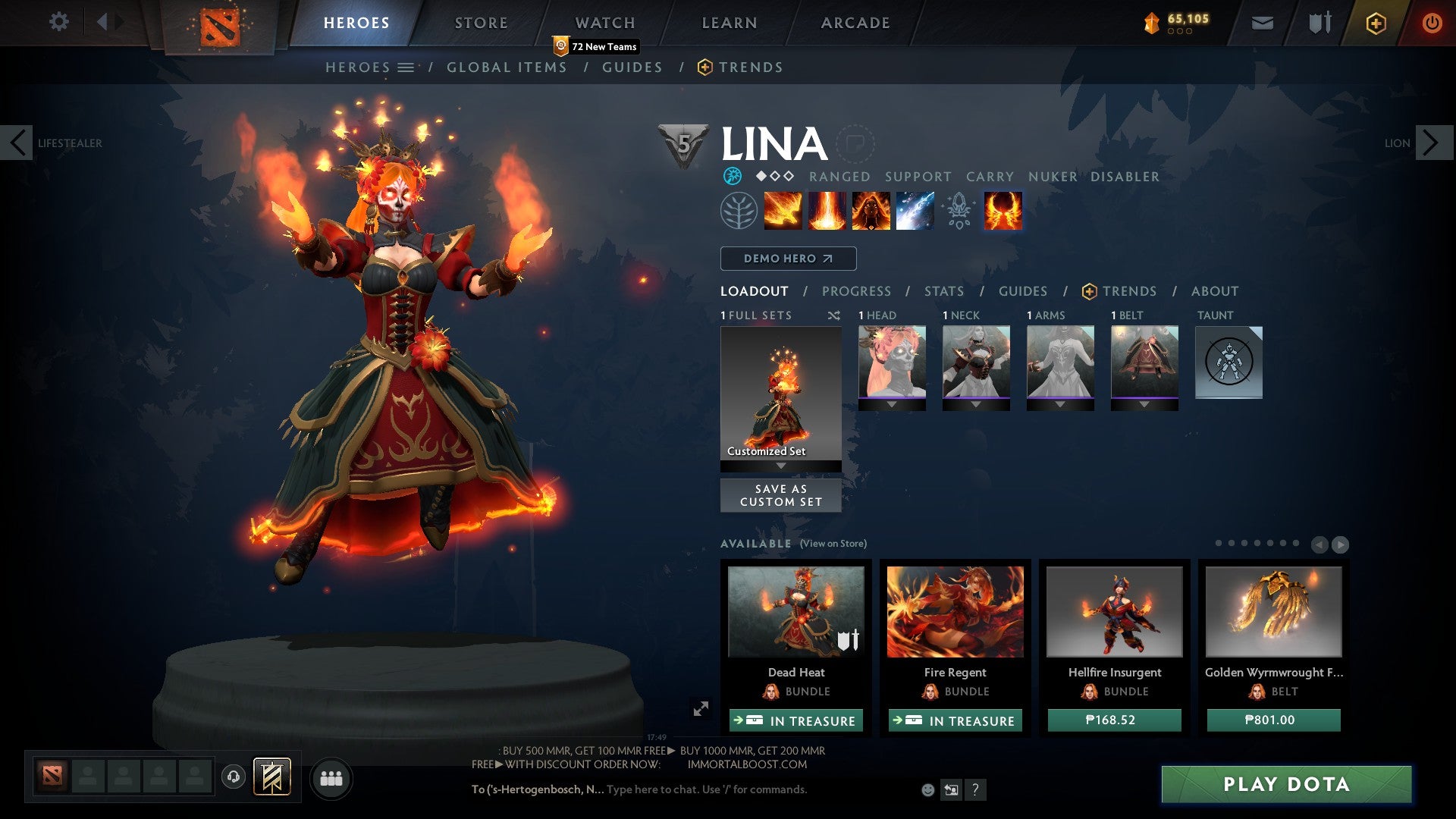Toggle party invite with the friends icon

coord(330,777)
